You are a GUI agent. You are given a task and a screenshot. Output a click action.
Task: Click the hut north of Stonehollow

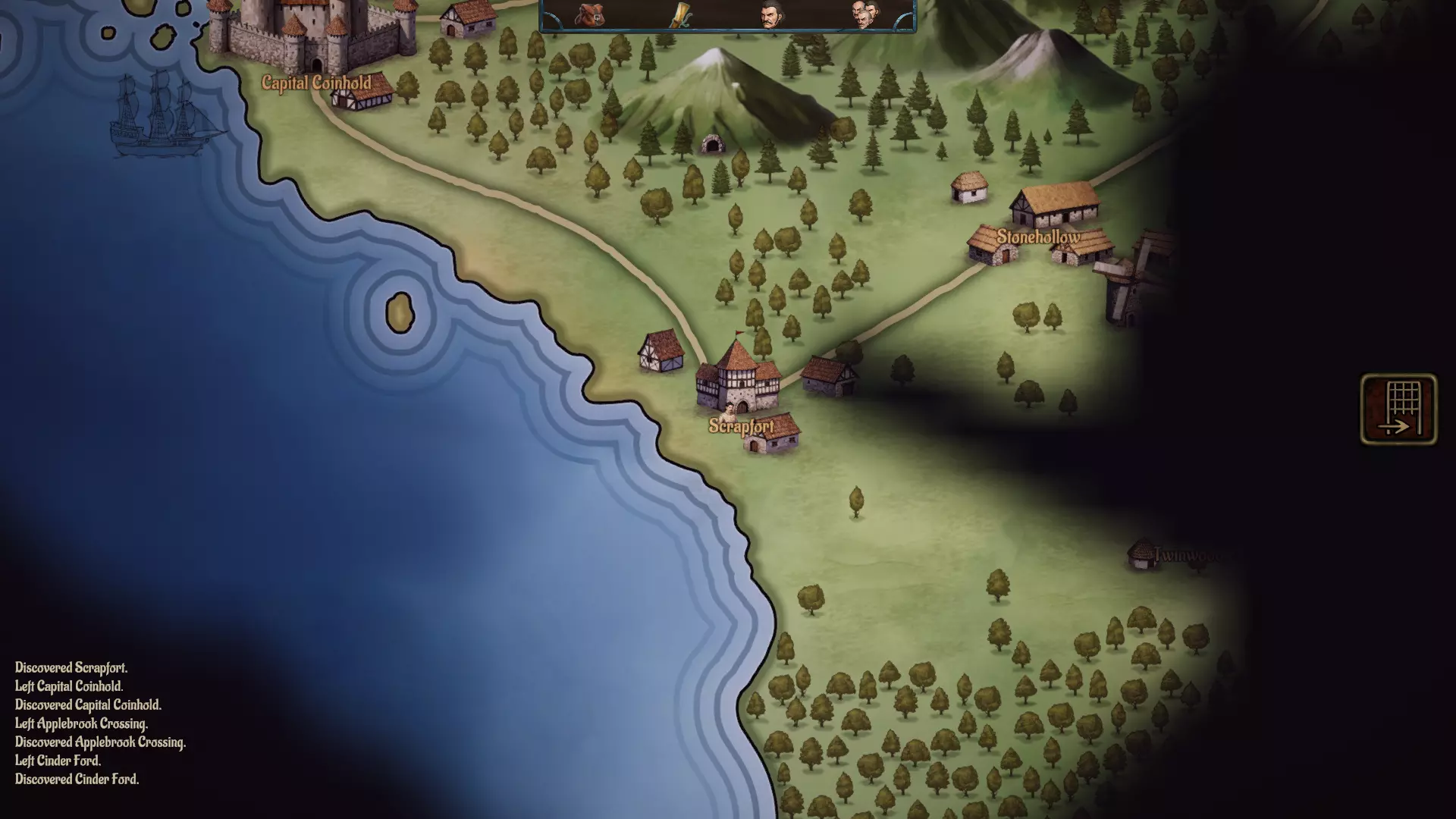tap(968, 188)
